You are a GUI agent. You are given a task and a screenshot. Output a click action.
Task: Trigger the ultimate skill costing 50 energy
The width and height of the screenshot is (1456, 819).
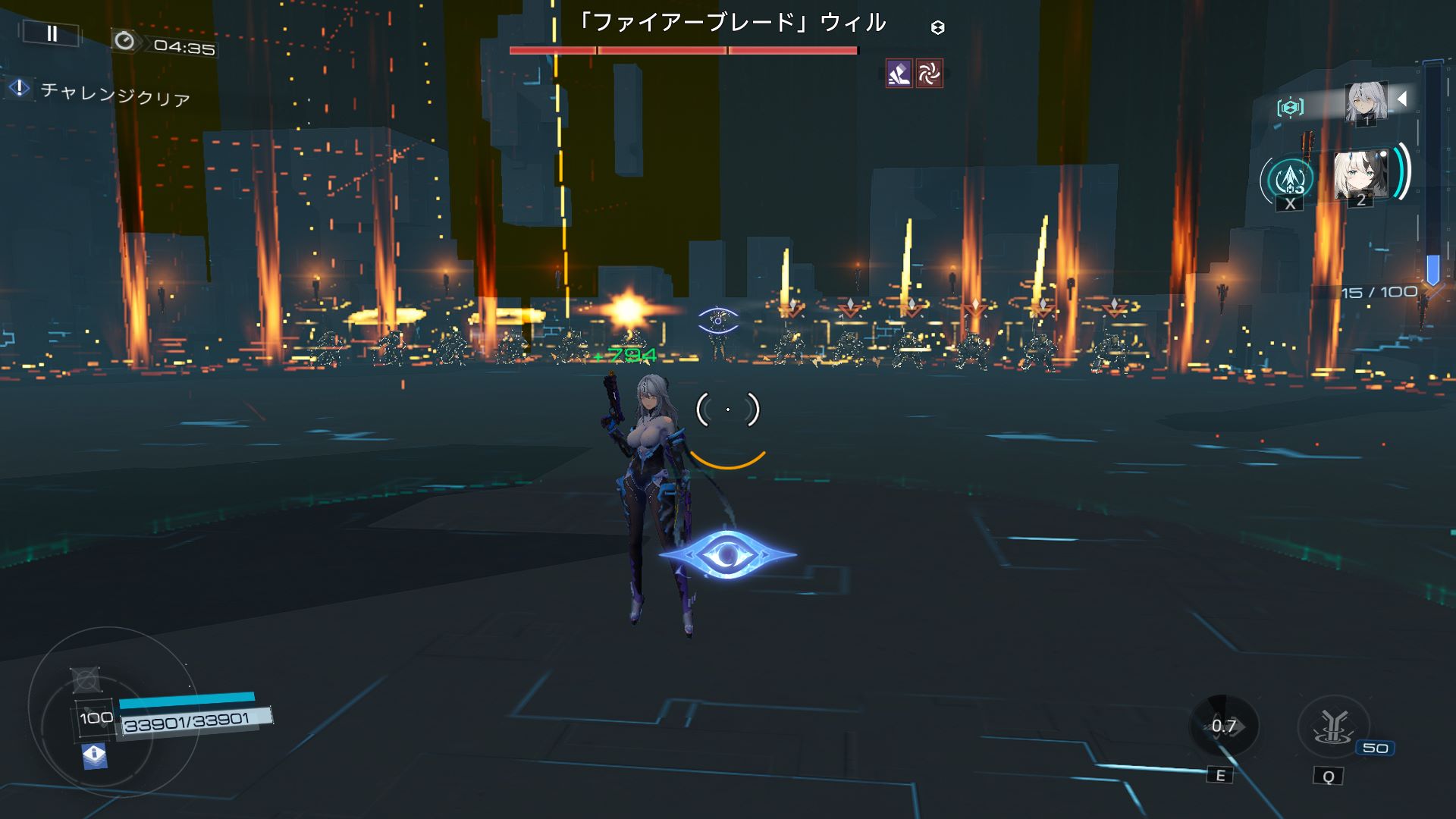tap(1332, 727)
